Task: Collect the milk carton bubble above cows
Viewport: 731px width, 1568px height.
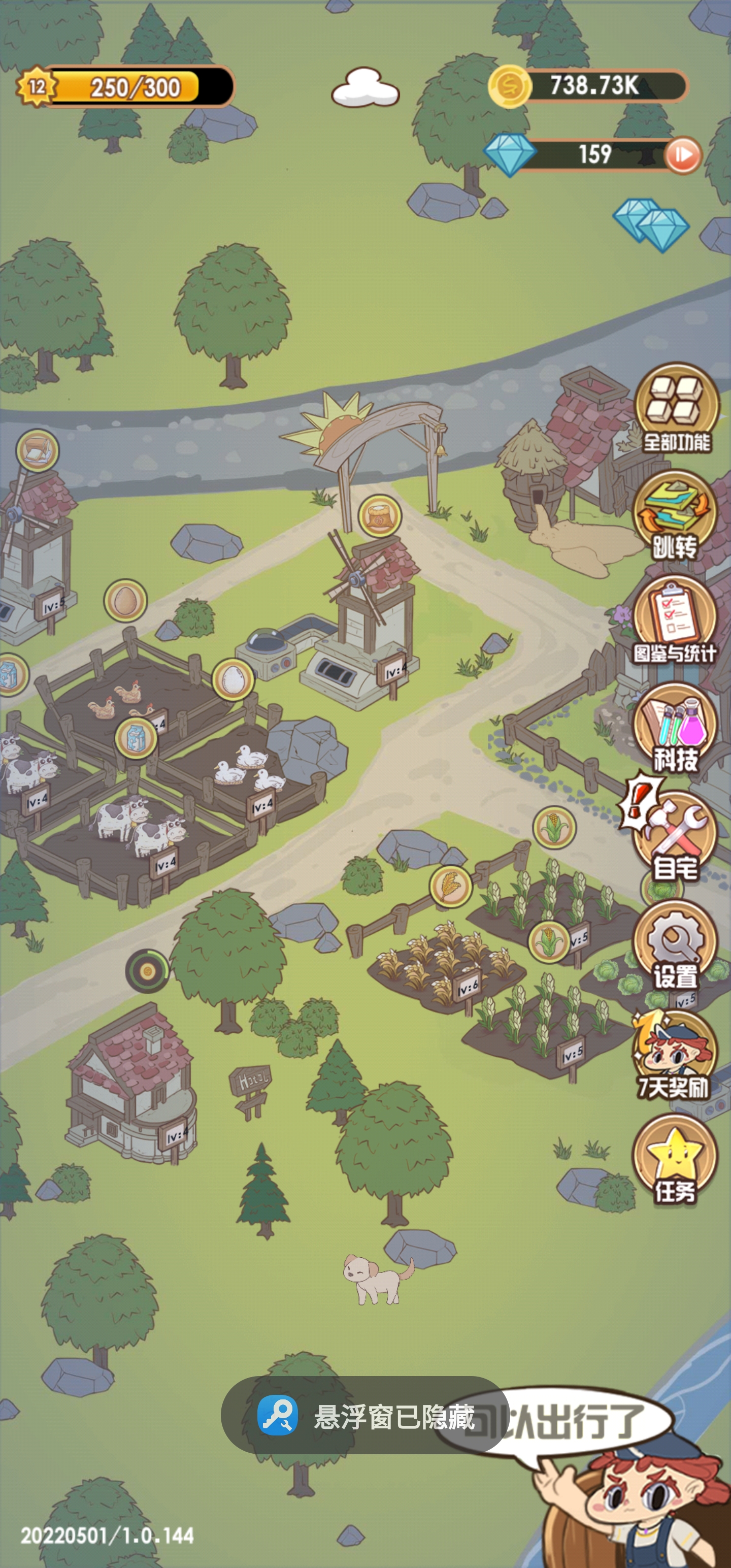Action: coord(137,738)
